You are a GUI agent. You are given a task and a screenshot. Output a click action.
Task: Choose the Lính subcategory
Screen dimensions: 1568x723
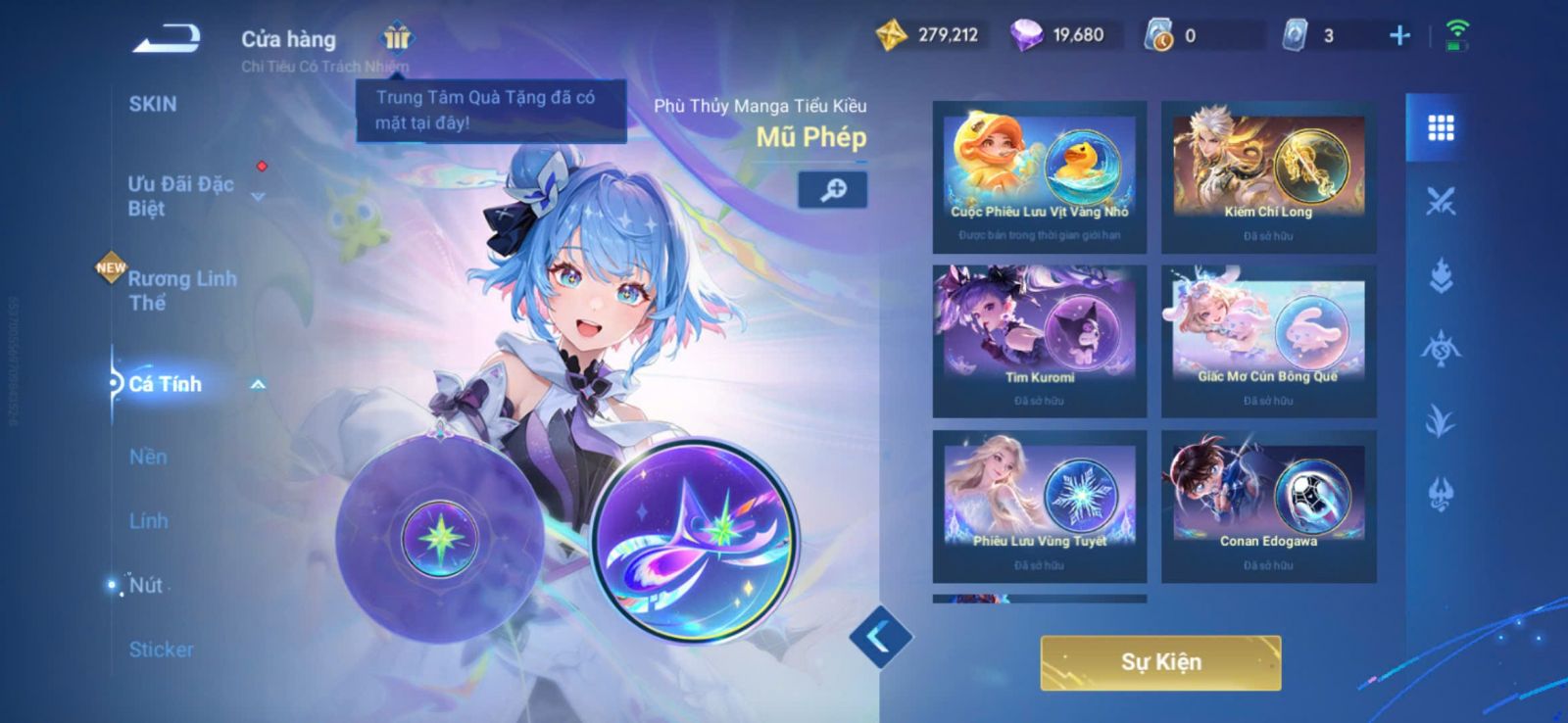click(x=149, y=521)
